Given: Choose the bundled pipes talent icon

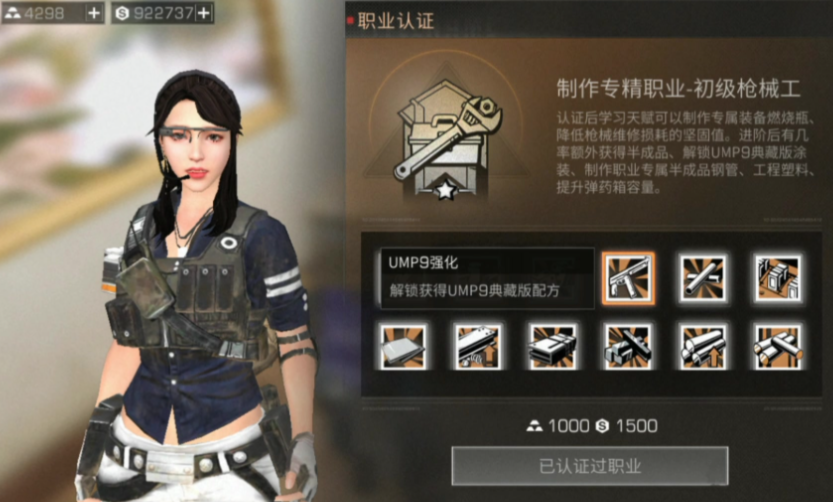Looking at the screenshot, I should coord(777,346).
